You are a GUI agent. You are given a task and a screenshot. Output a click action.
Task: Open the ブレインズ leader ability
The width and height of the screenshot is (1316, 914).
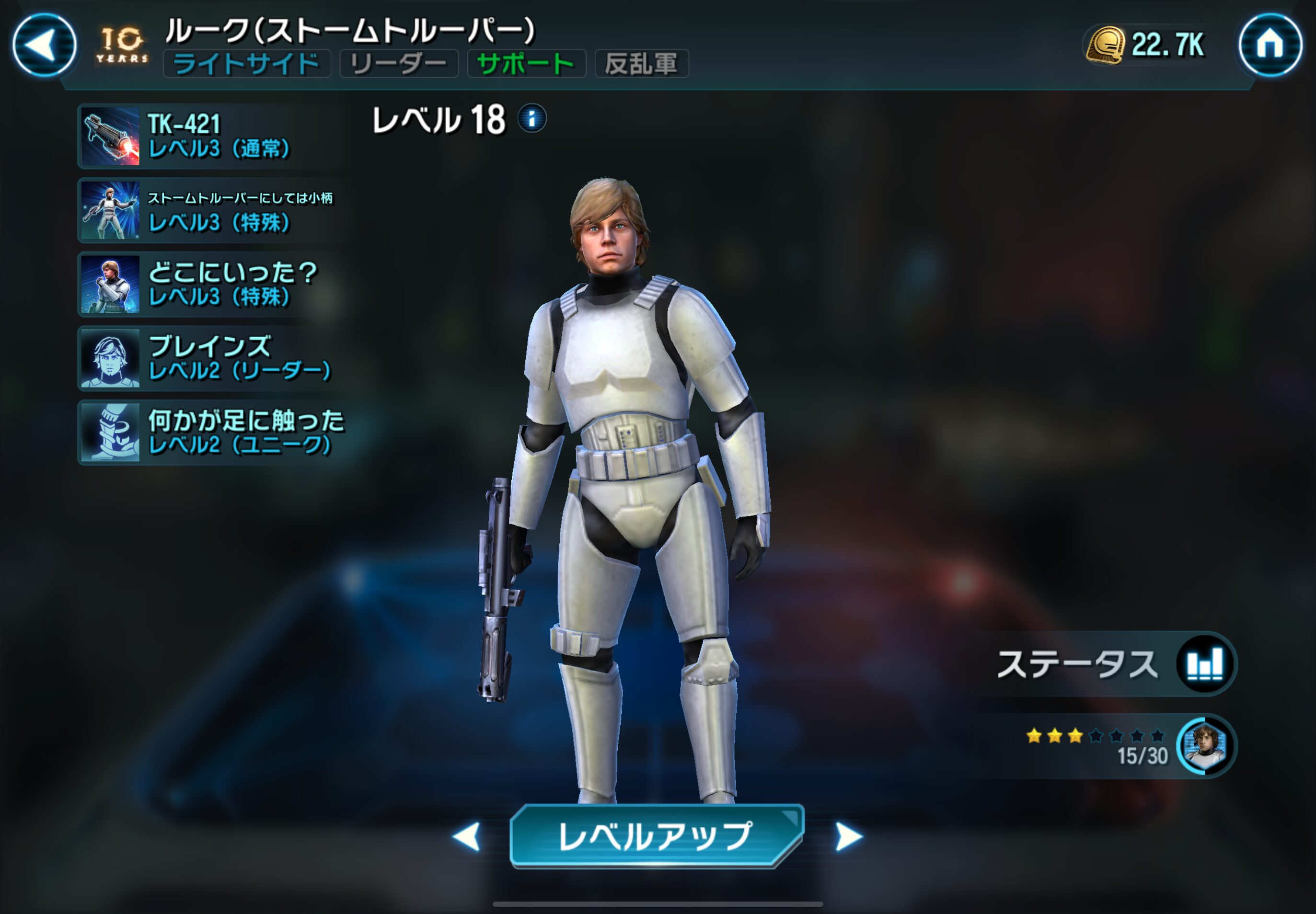tap(212, 358)
